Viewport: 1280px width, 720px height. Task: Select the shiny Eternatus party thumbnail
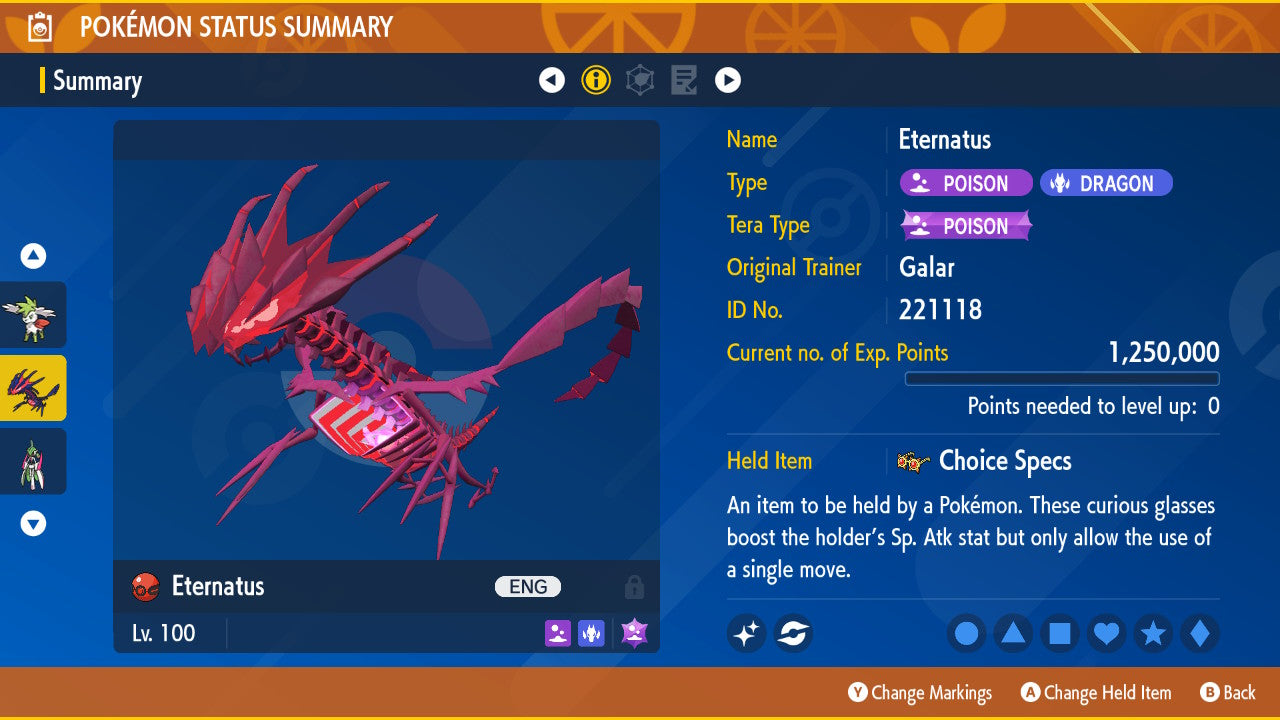click(33, 388)
